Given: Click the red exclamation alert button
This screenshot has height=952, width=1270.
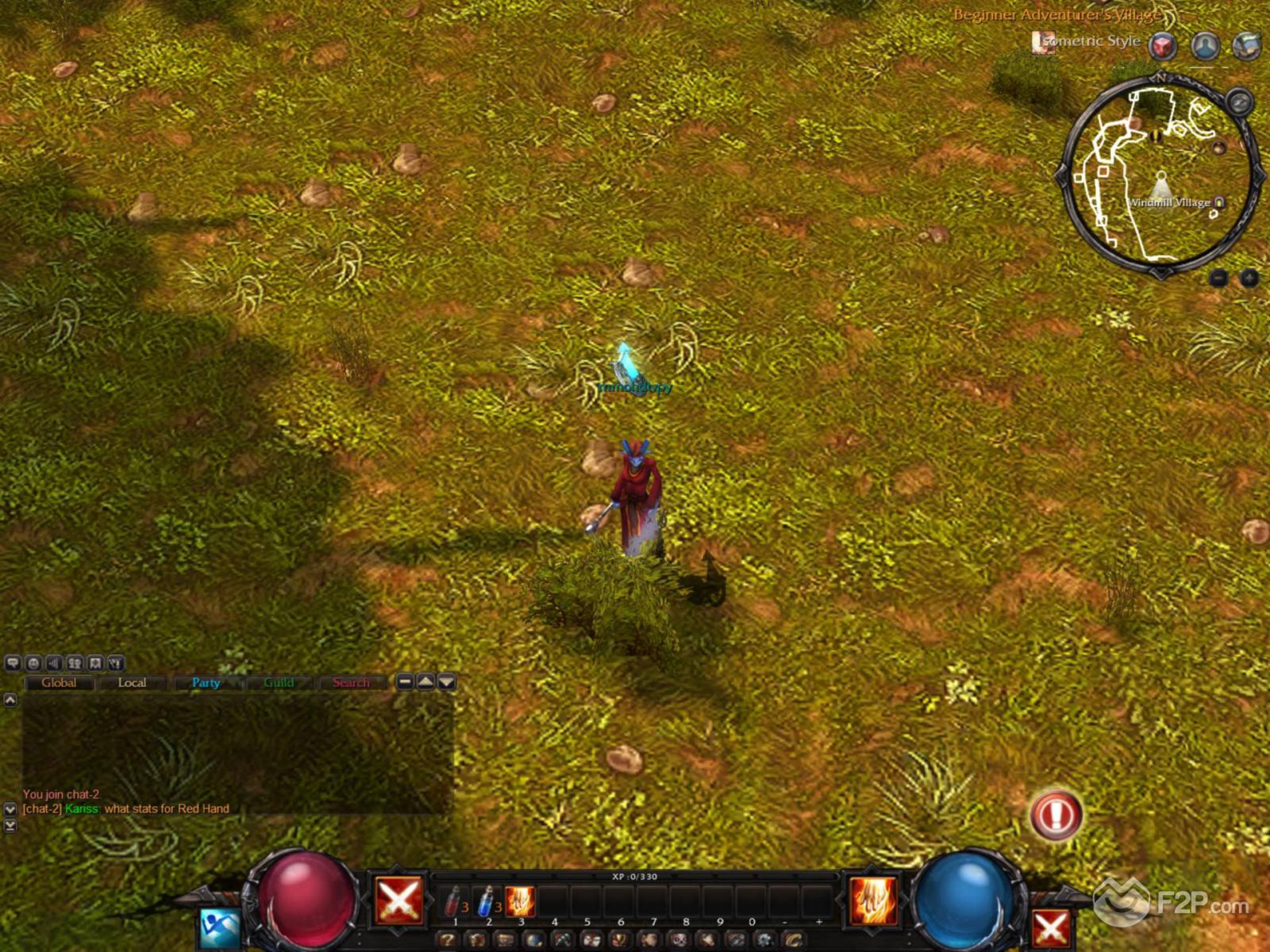Looking at the screenshot, I should [x=1056, y=814].
